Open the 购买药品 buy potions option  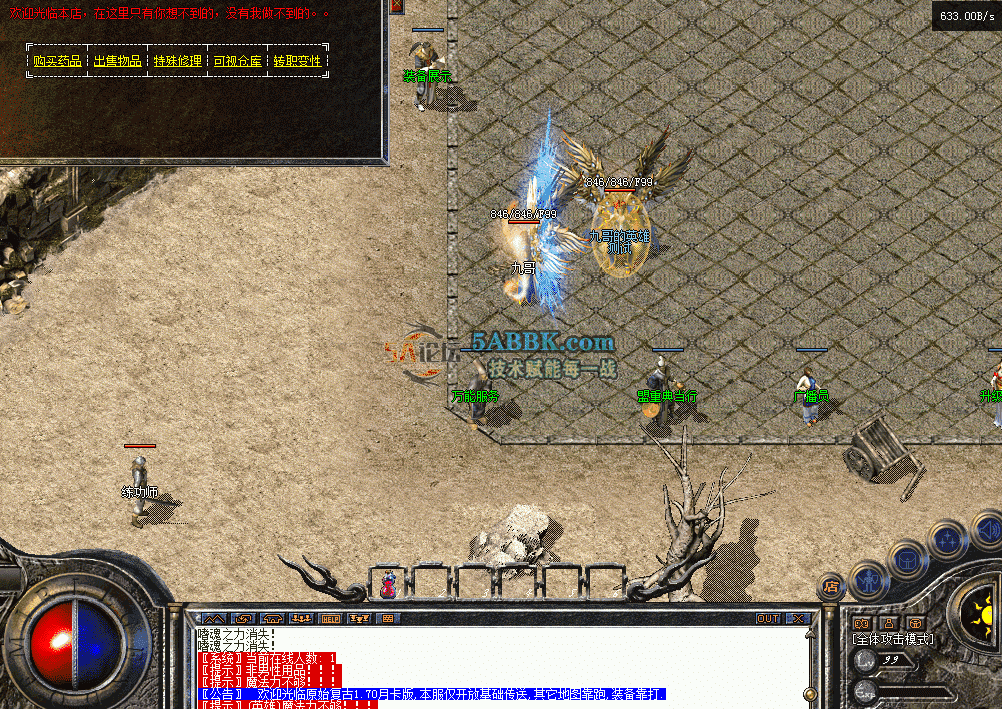click(x=57, y=61)
